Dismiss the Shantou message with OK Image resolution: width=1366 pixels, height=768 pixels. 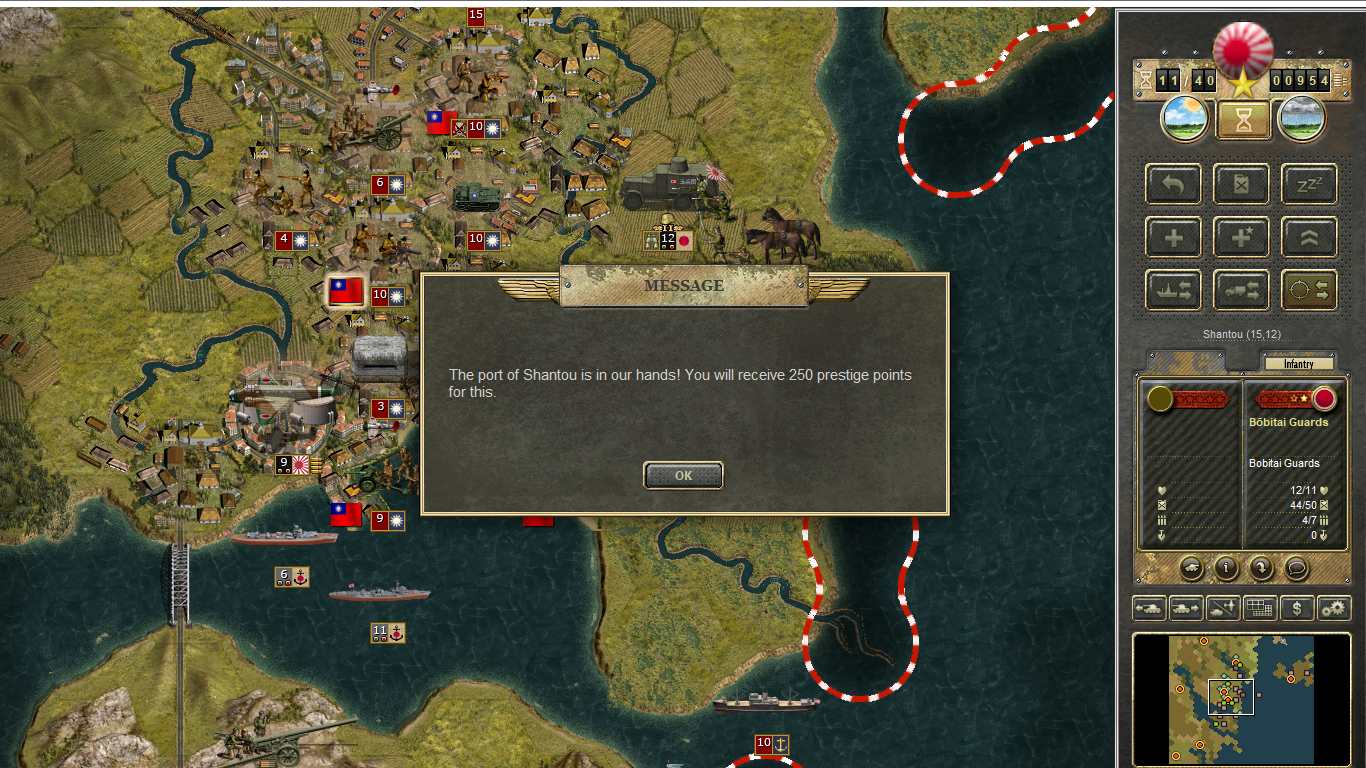pos(683,476)
